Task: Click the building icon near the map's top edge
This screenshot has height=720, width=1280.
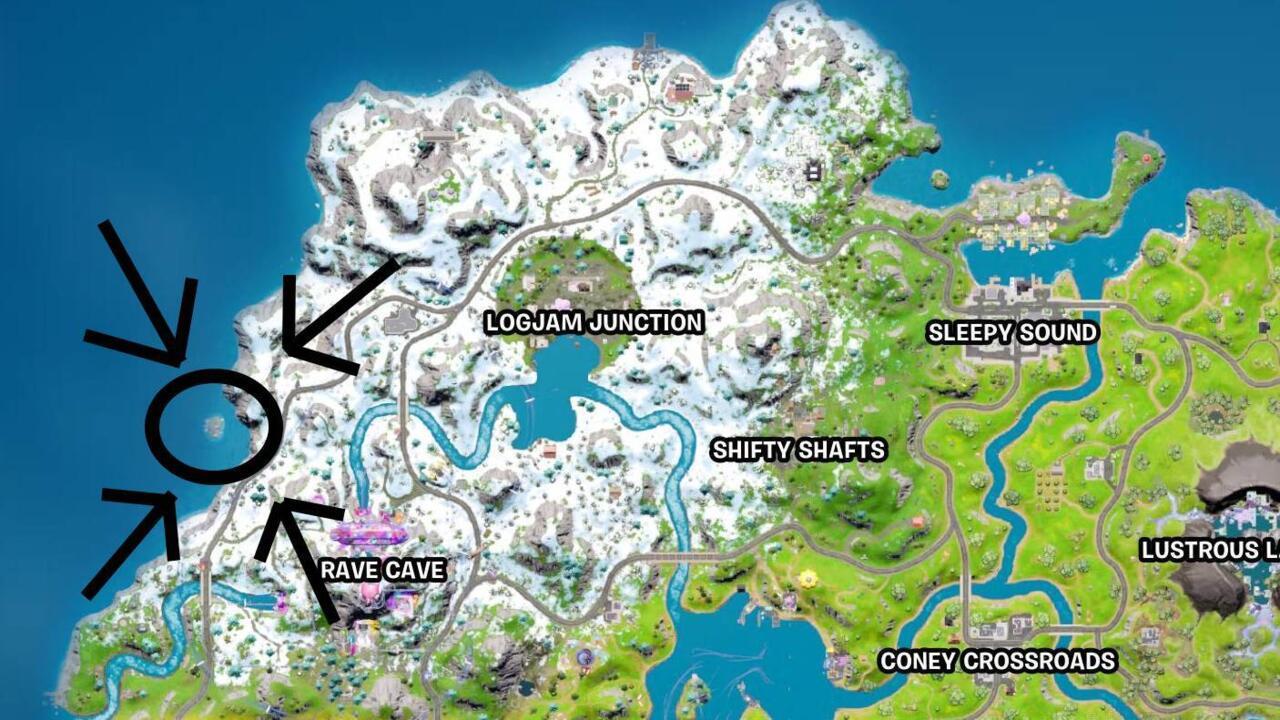Action: tap(683, 90)
